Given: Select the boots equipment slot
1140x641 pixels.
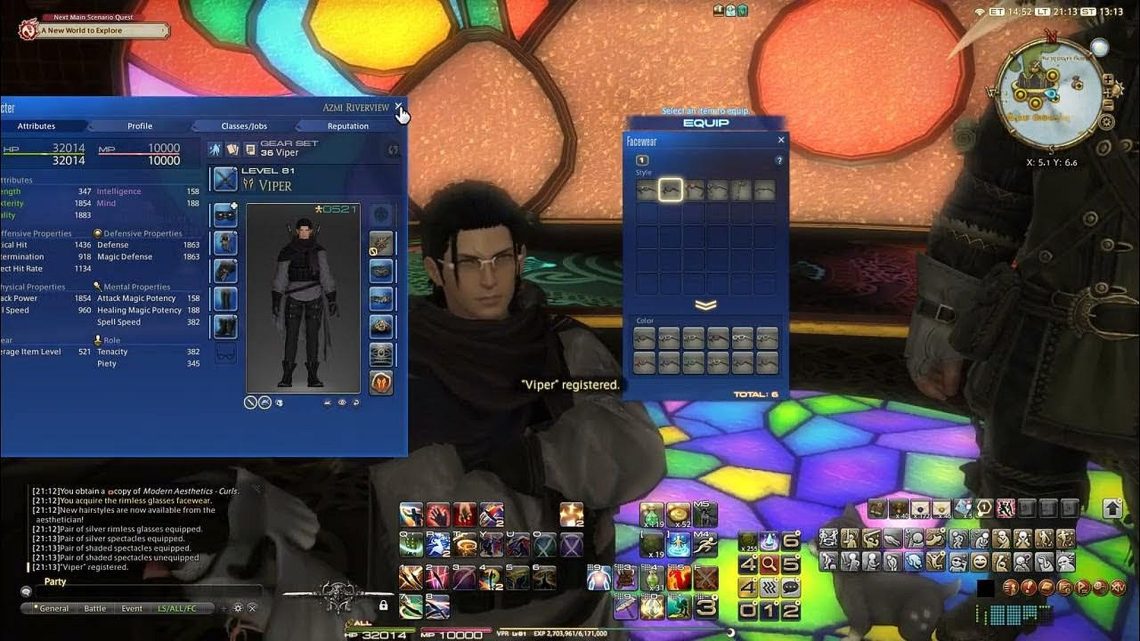Looking at the screenshot, I should 225,327.
